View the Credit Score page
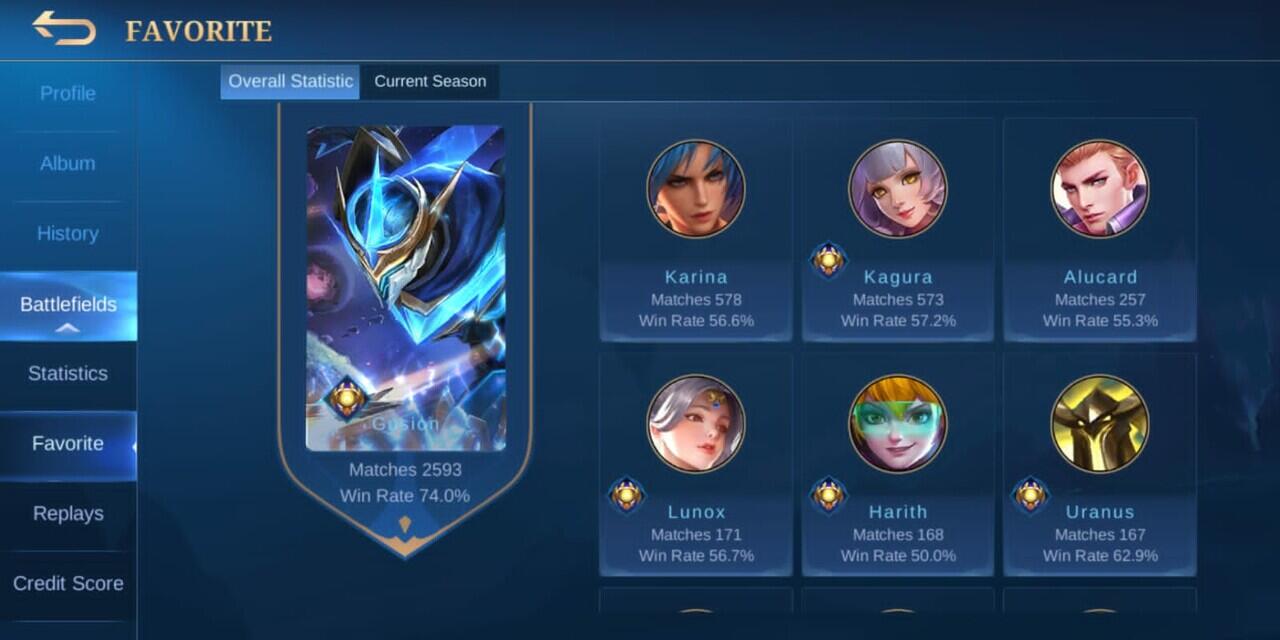 (68, 584)
